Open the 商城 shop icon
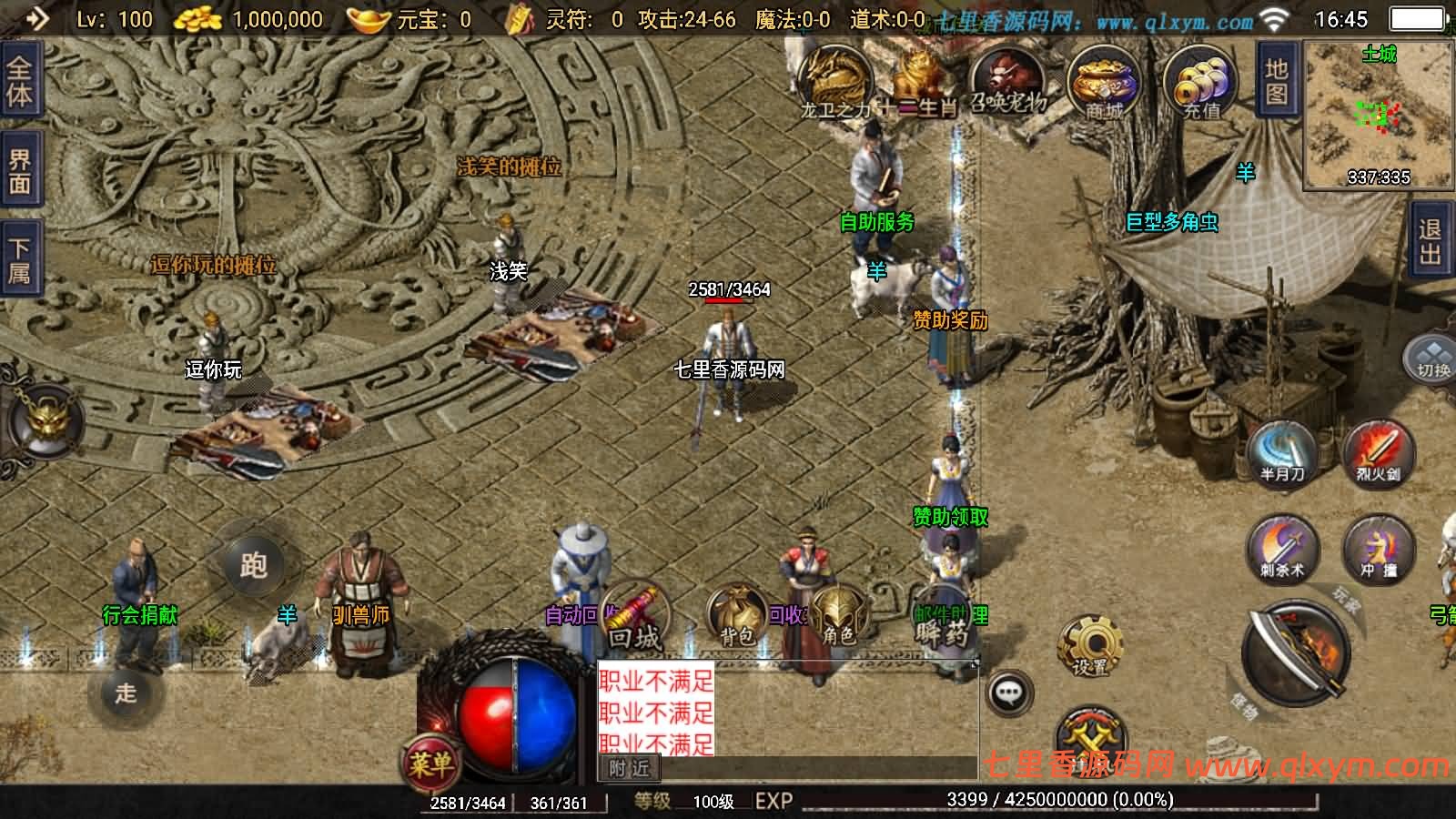Image resolution: width=1456 pixels, height=819 pixels. tap(1103, 84)
